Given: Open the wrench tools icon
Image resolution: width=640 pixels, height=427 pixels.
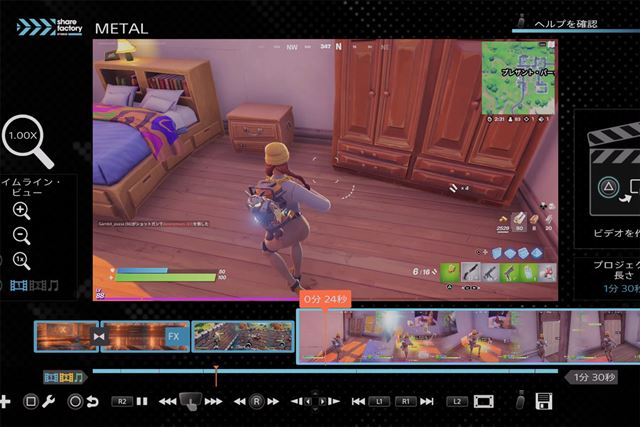Looking at the screenshot, I should [48, 401].
